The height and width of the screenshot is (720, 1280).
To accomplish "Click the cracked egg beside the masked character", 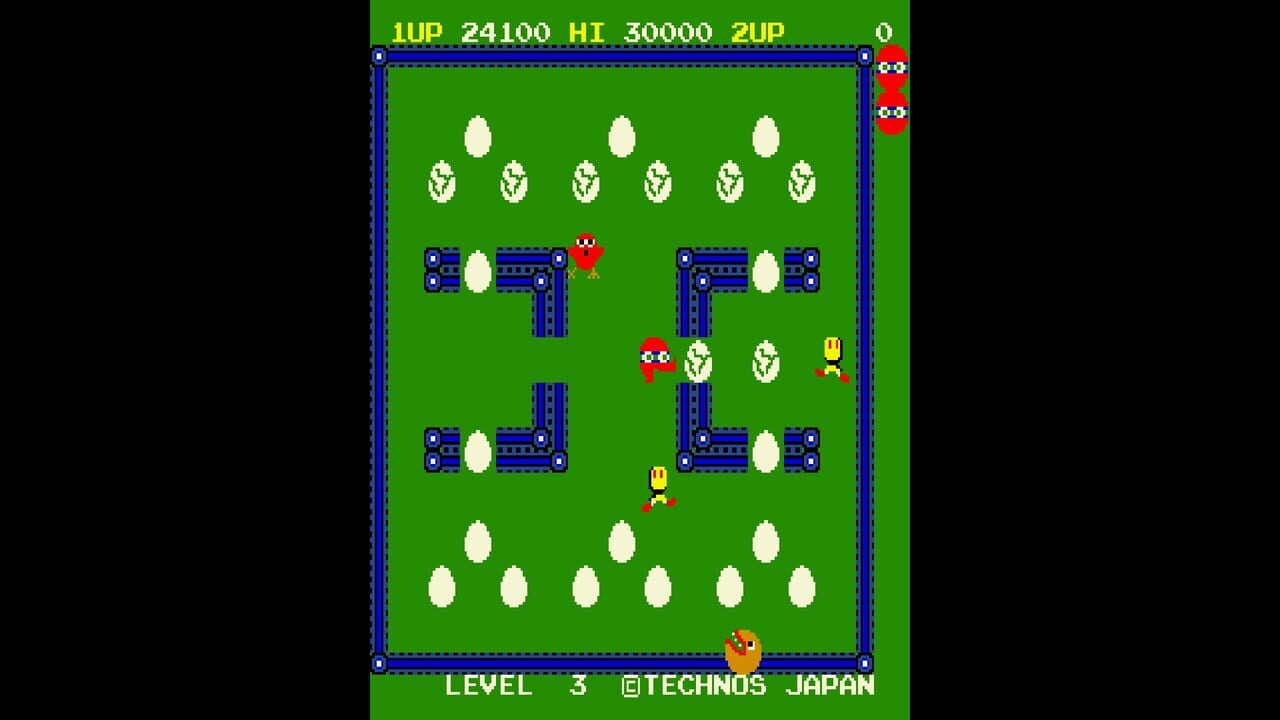I will tap(700, 362).
